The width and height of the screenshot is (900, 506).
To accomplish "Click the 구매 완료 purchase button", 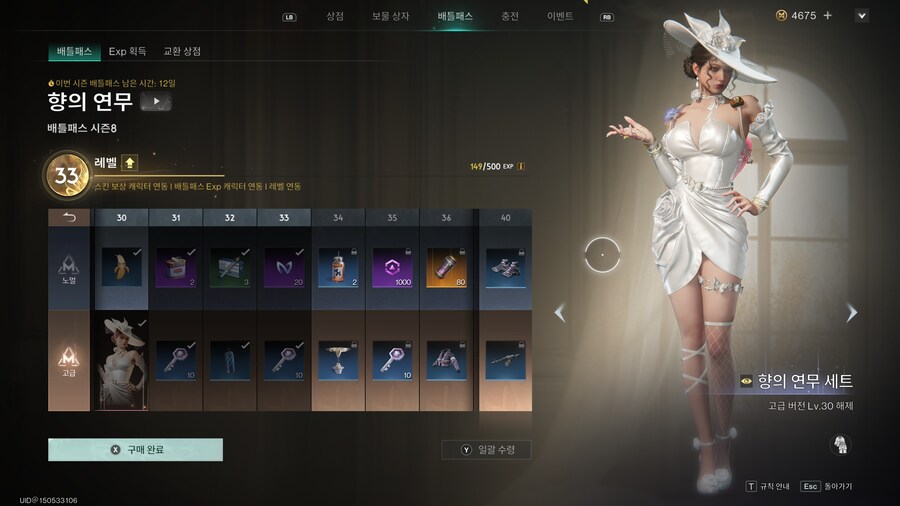I will pos(135,450).
